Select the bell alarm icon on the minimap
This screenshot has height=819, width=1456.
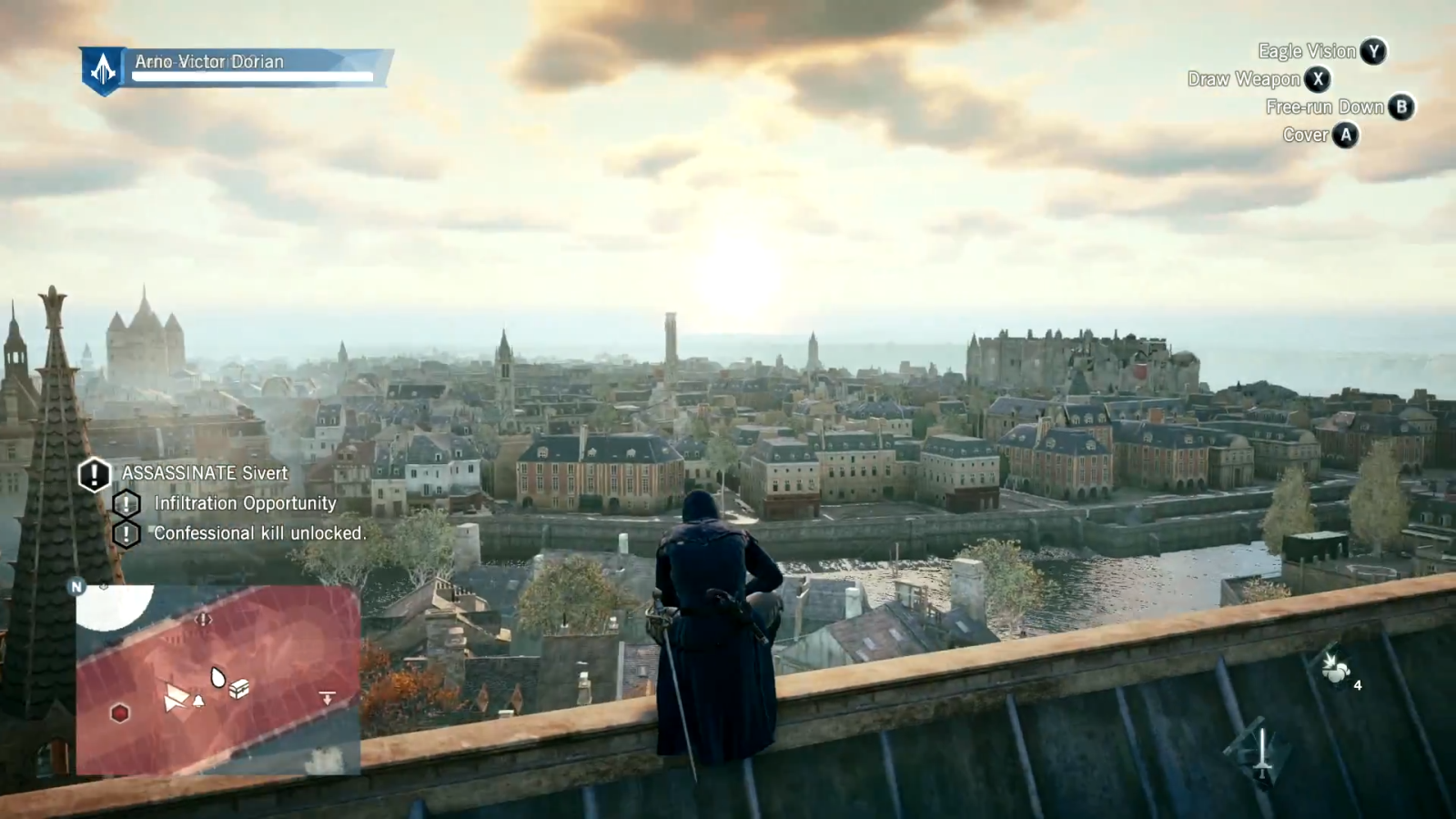click(197, 700)
